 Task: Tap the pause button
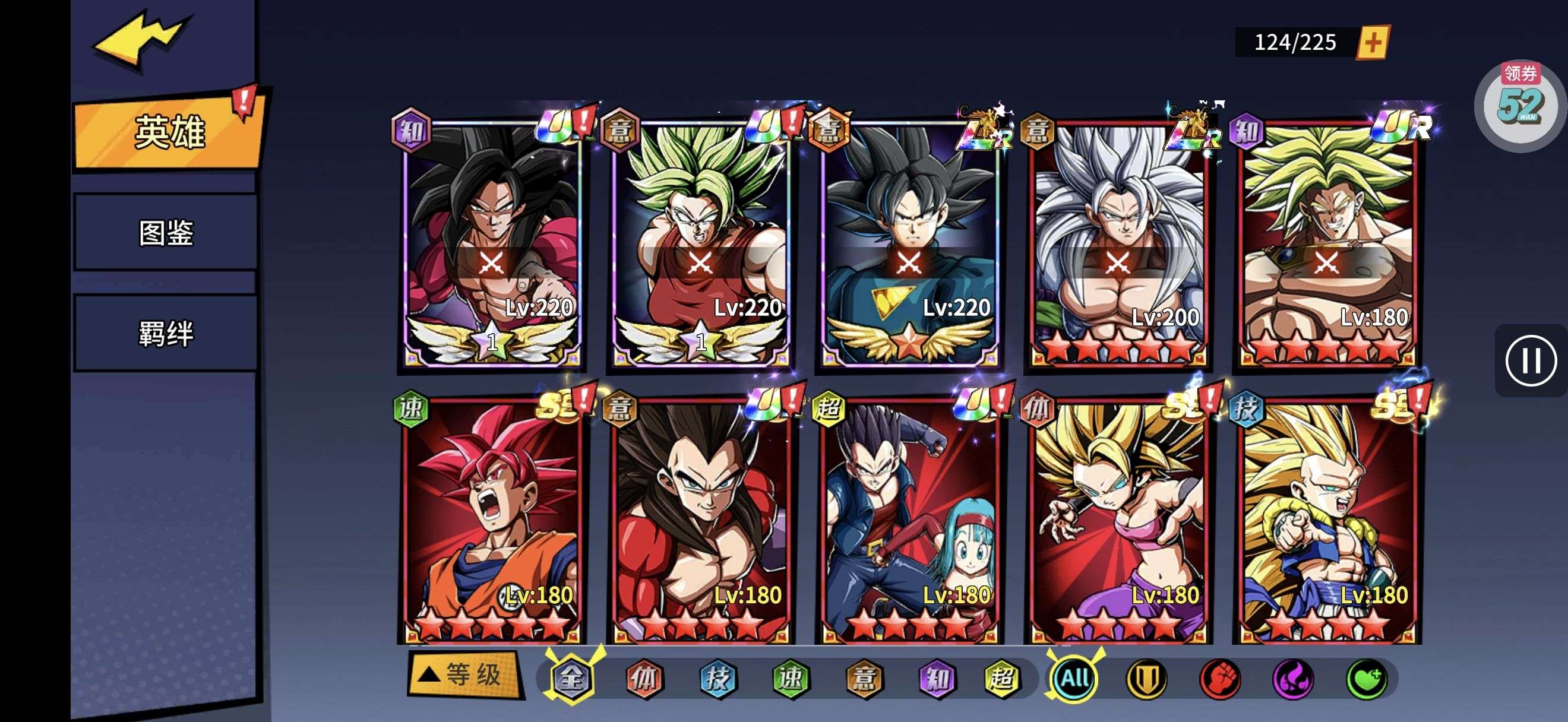coord(1530,360)
